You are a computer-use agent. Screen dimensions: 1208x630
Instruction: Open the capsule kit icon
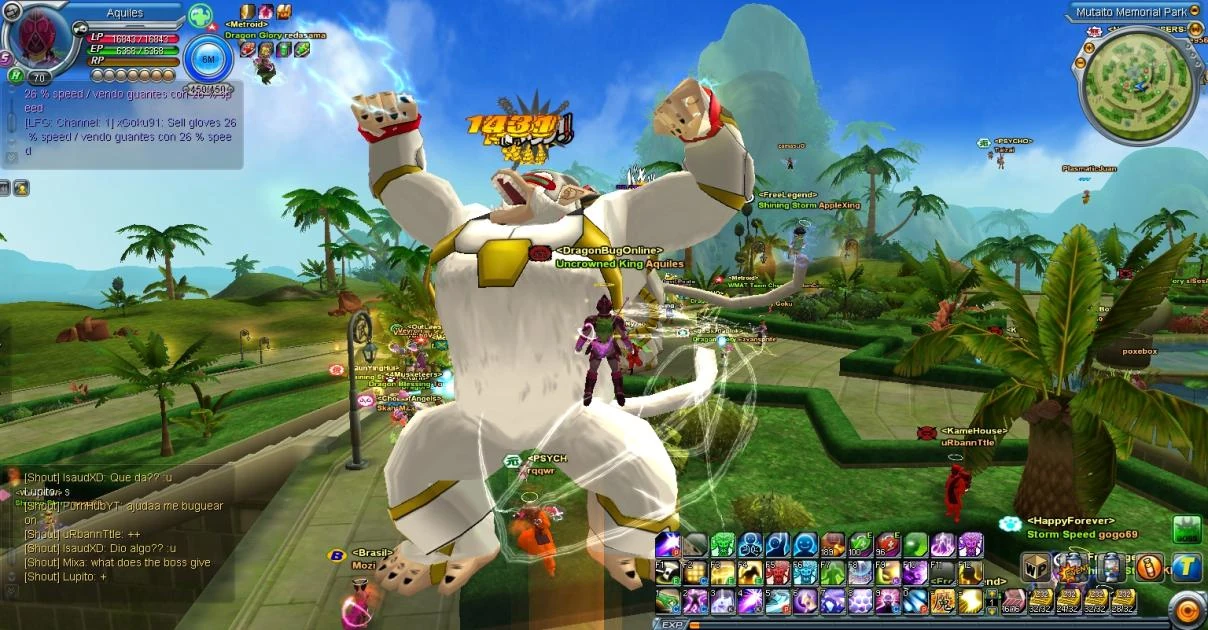(x=1111, y=569)
